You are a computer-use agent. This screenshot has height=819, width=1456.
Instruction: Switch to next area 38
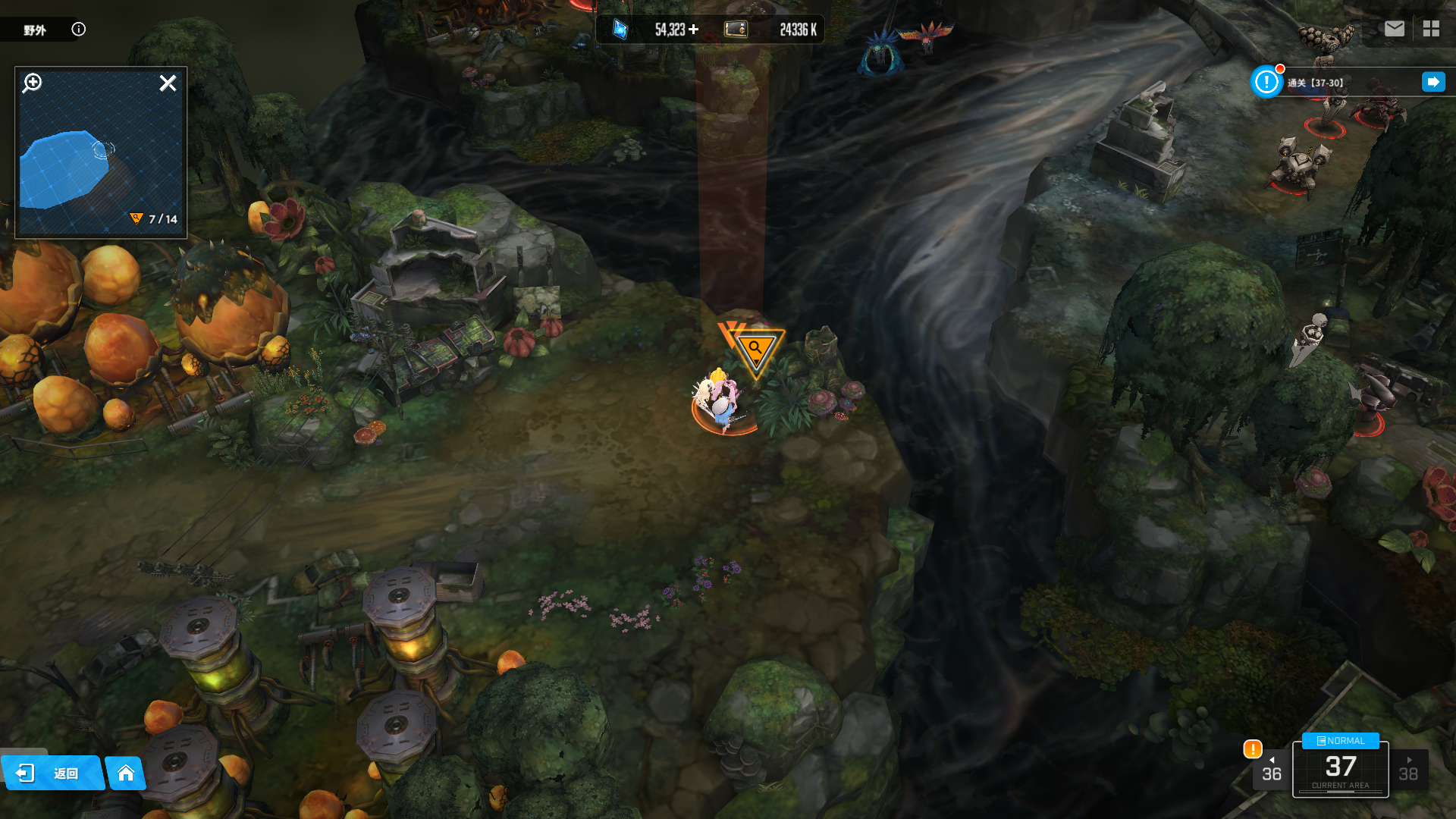click(1408, 770)
